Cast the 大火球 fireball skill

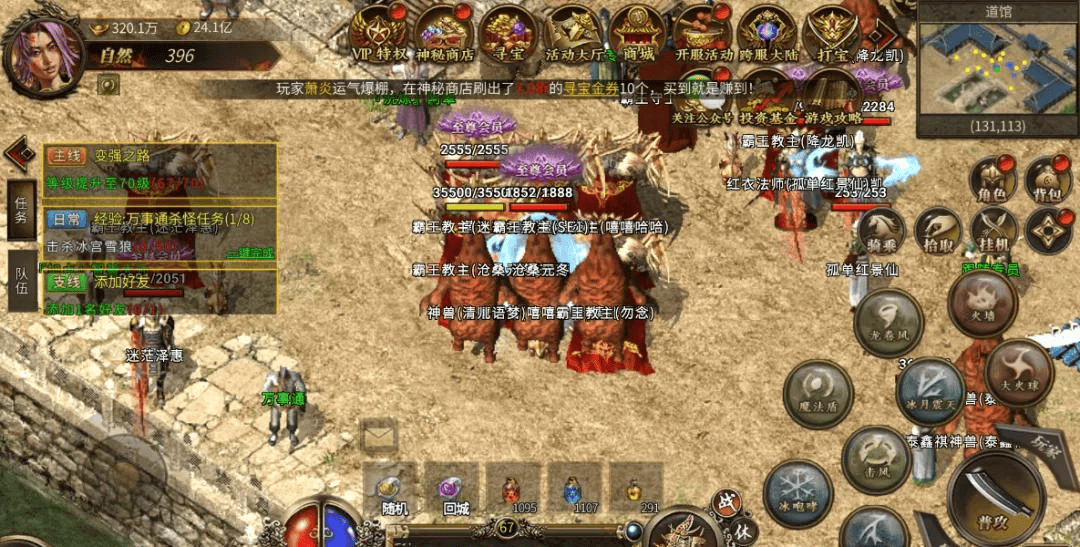coord(1019,370)
